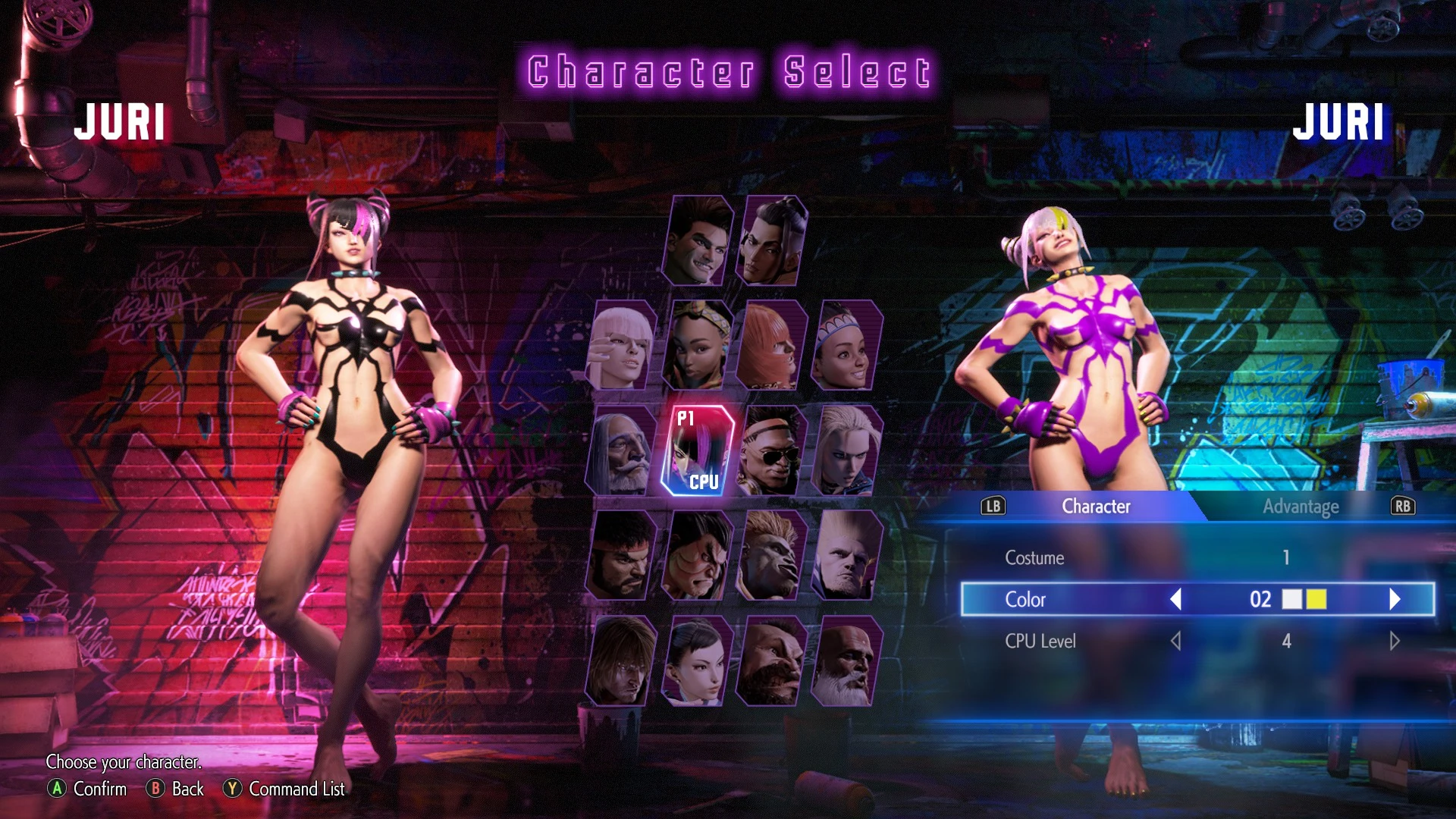Increase CPU Level with right arrow
The image size is (1456, 819).
pos(1394,641)
